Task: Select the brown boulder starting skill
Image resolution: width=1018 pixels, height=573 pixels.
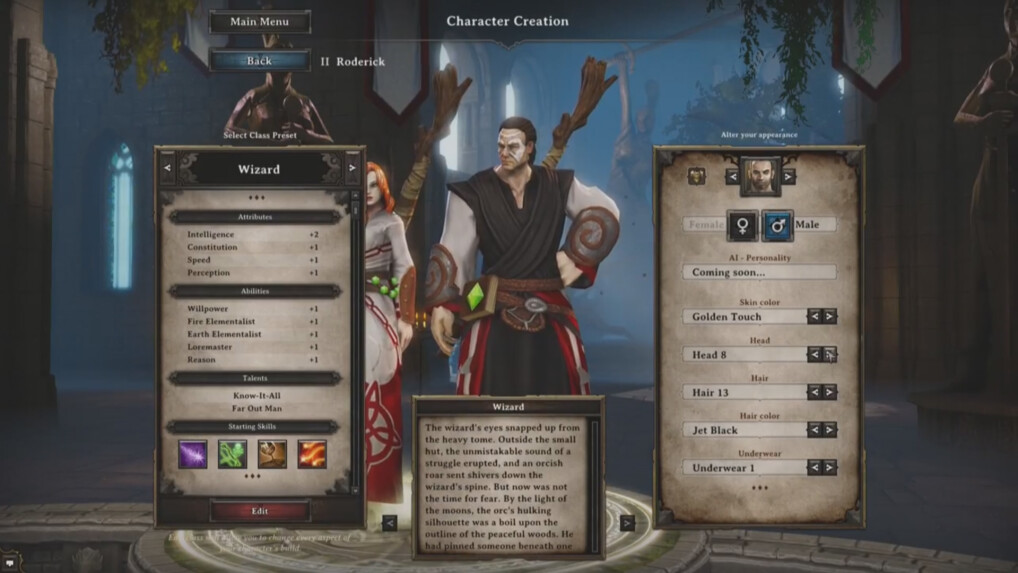Action: click(x=272, y=454)
